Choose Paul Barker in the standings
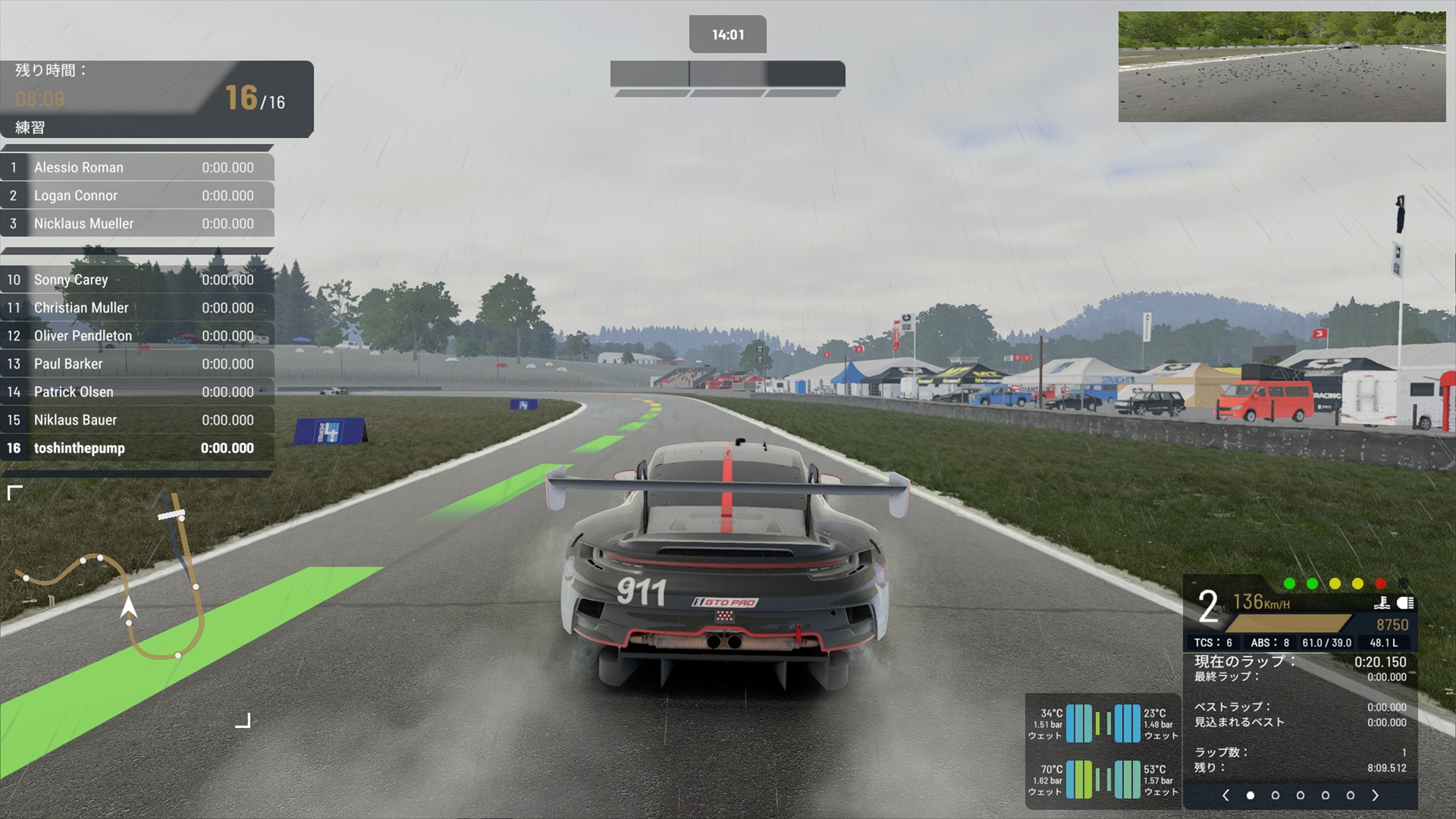 click(137, 364)
